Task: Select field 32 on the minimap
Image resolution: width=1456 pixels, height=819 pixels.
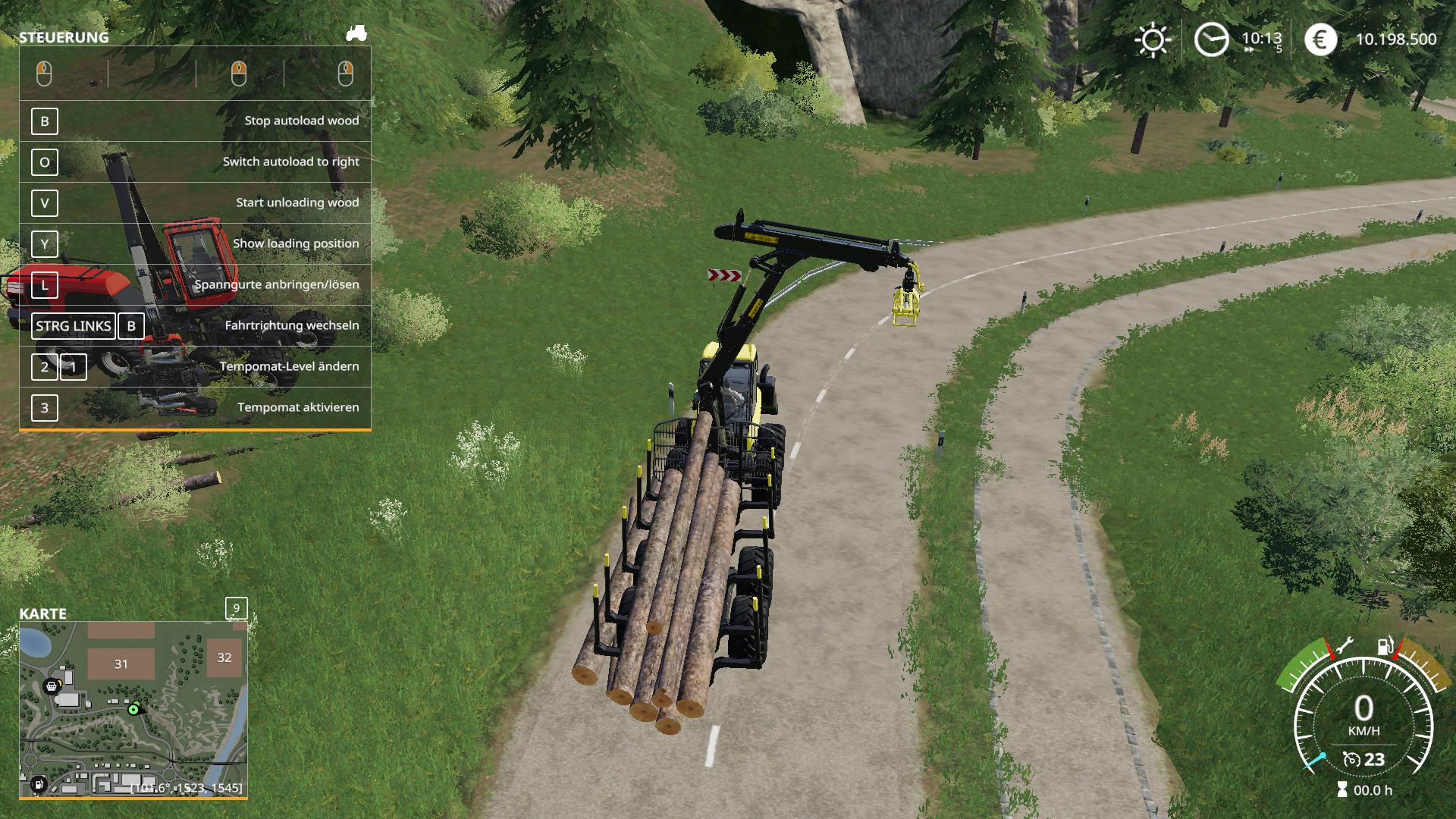Action: point(224,657)
